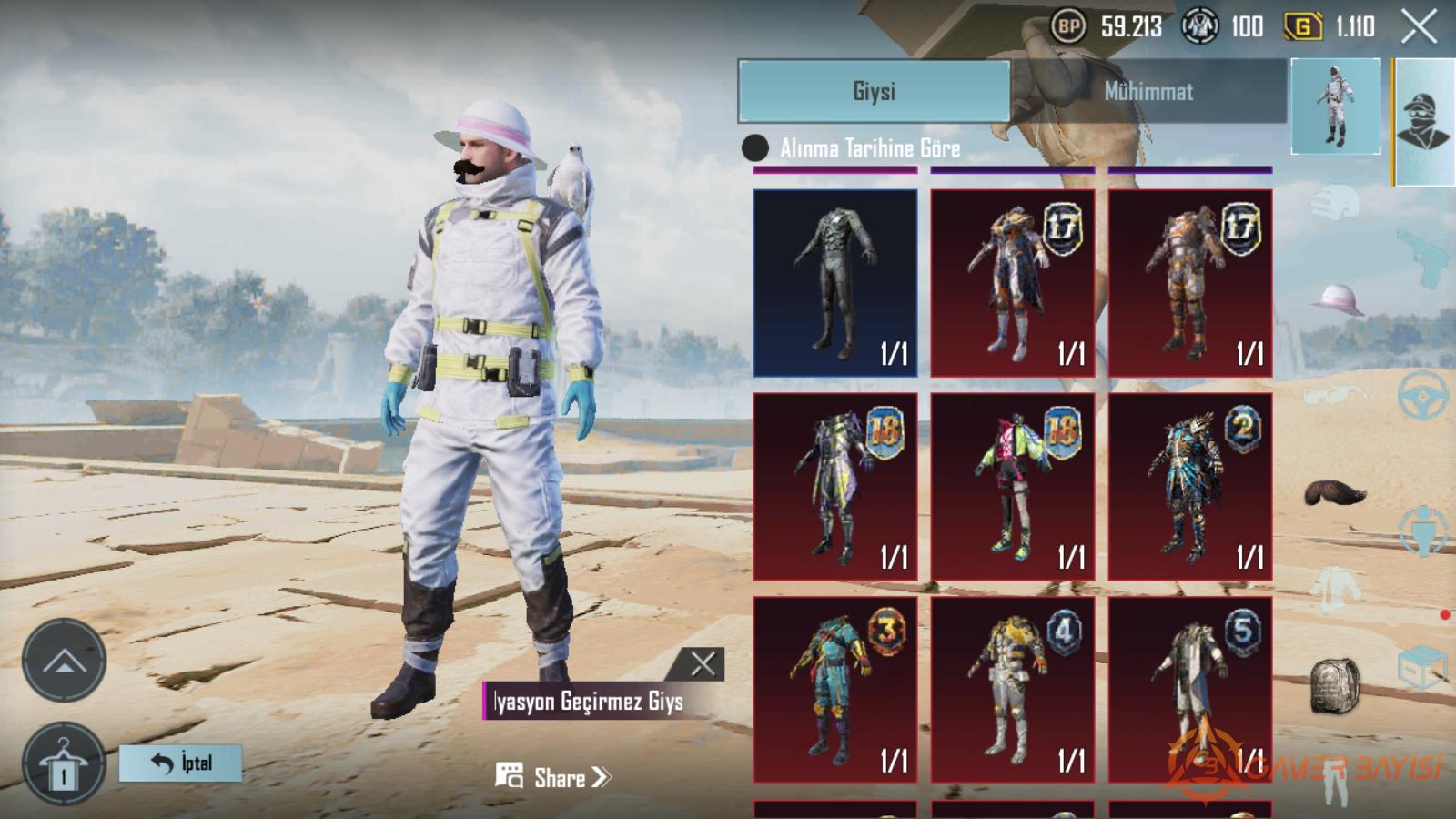Viewport: 1456px width, 819px height.
Task: Select the level 2 blue armor outfit
Action: pos(1189,487)
